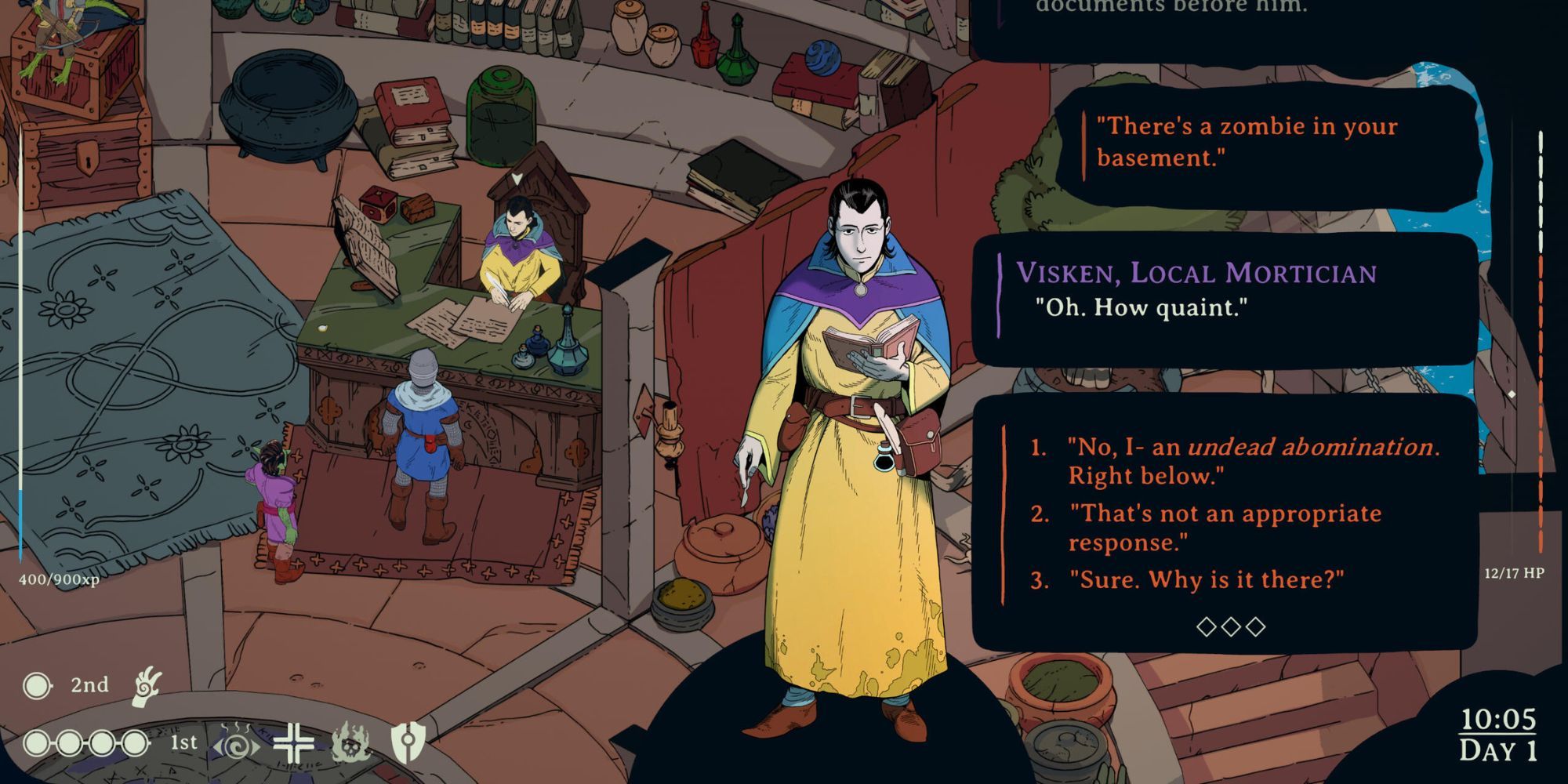Select the cross-shaped healing spell icon

(294, 743)
